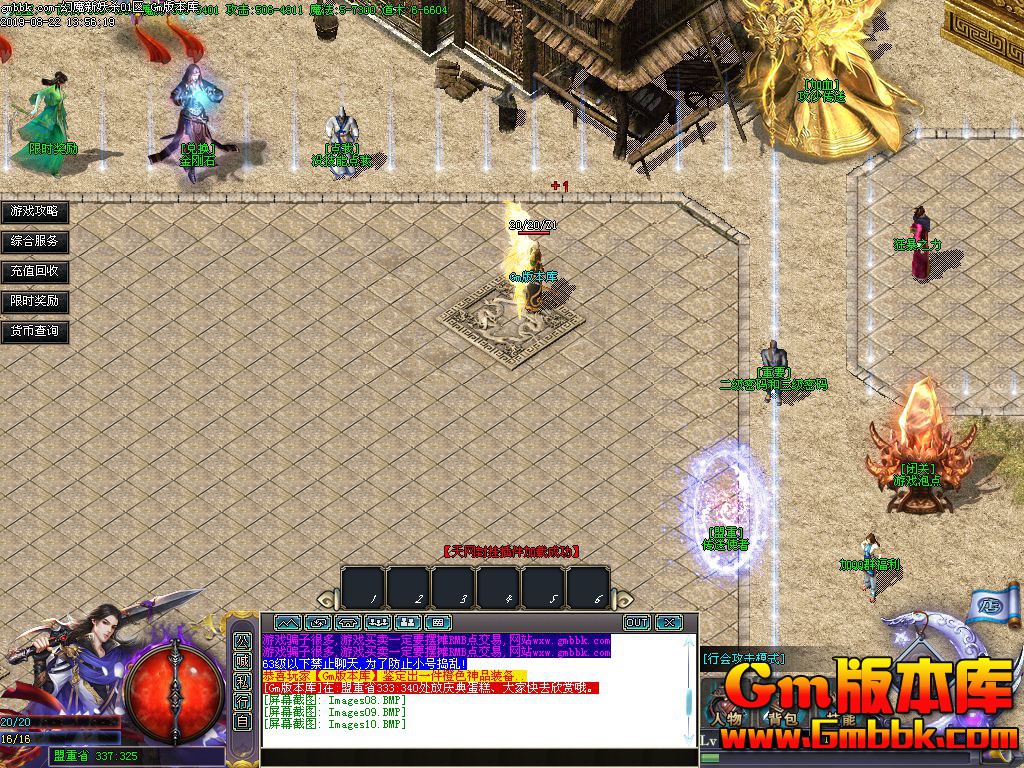The height and width of the screenshot is (768, 1024).
Task: Open the 限时奖励 timed rewards panel
Action: pos(35,301)
